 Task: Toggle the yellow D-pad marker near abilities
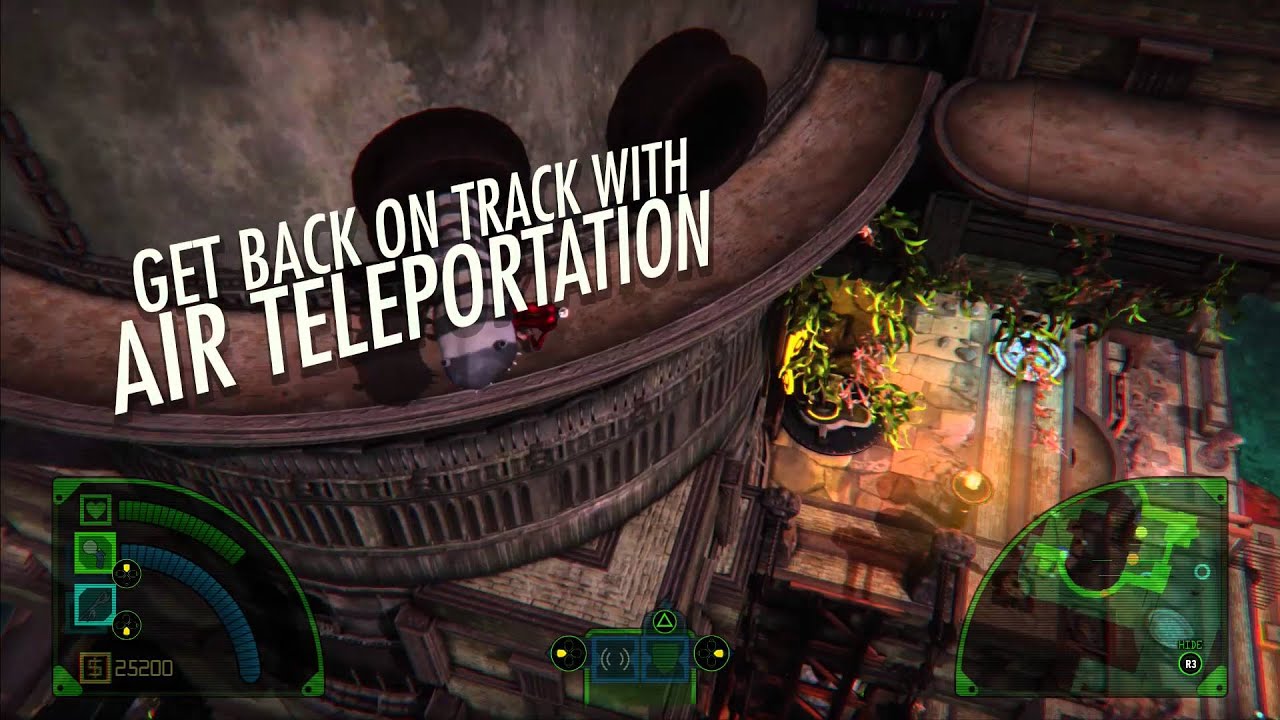click(x=126, y=572)
